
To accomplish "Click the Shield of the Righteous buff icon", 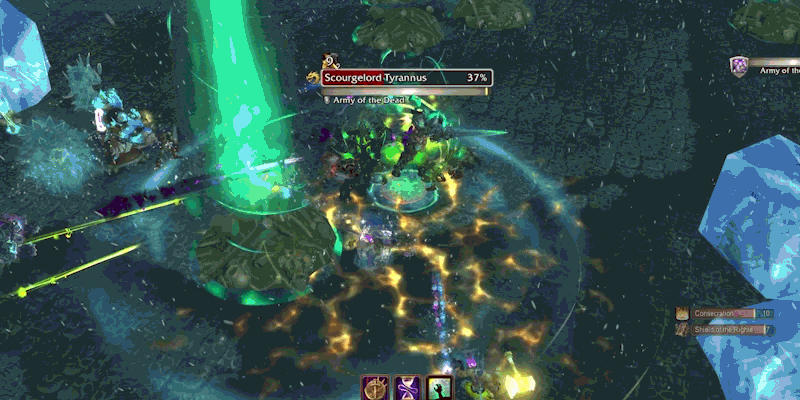I will [682, 329].
